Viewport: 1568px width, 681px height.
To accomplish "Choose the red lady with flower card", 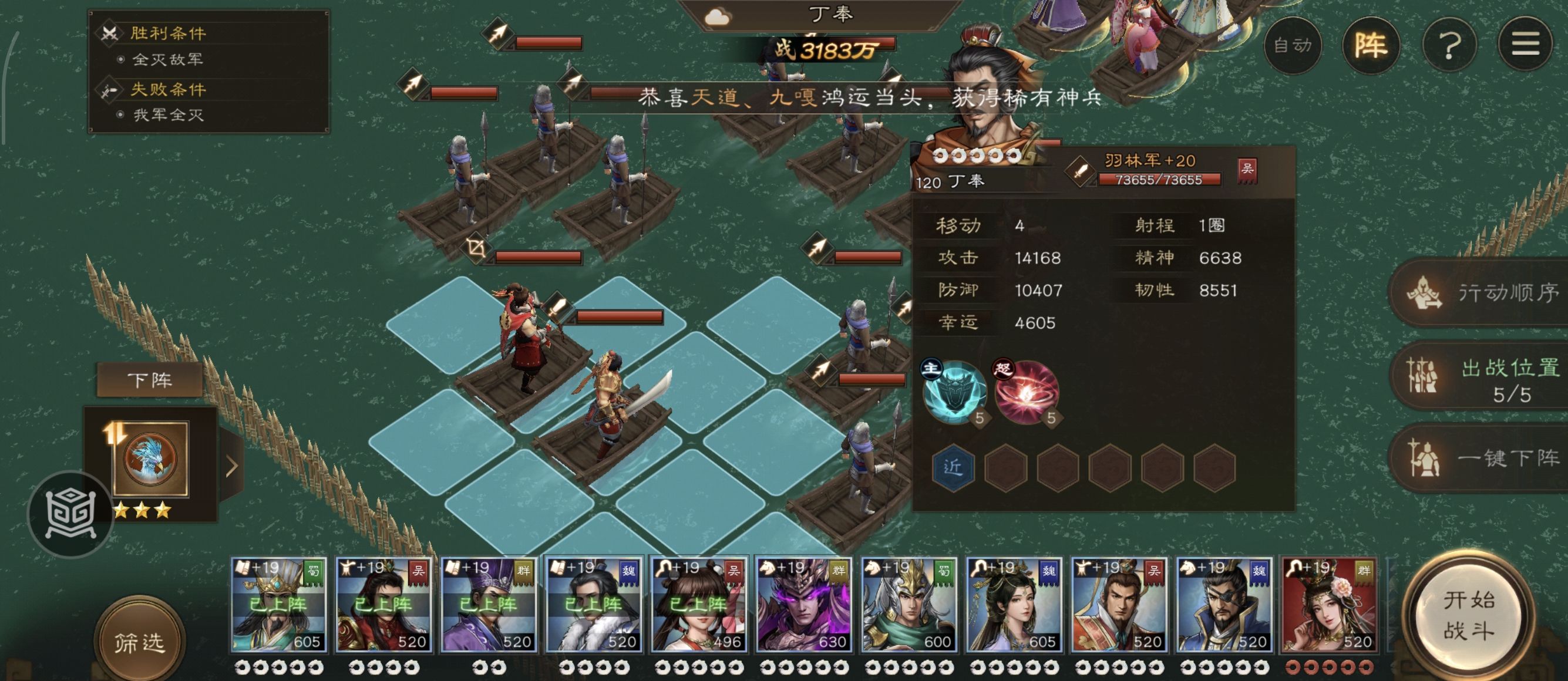I will coord(1329,605).
